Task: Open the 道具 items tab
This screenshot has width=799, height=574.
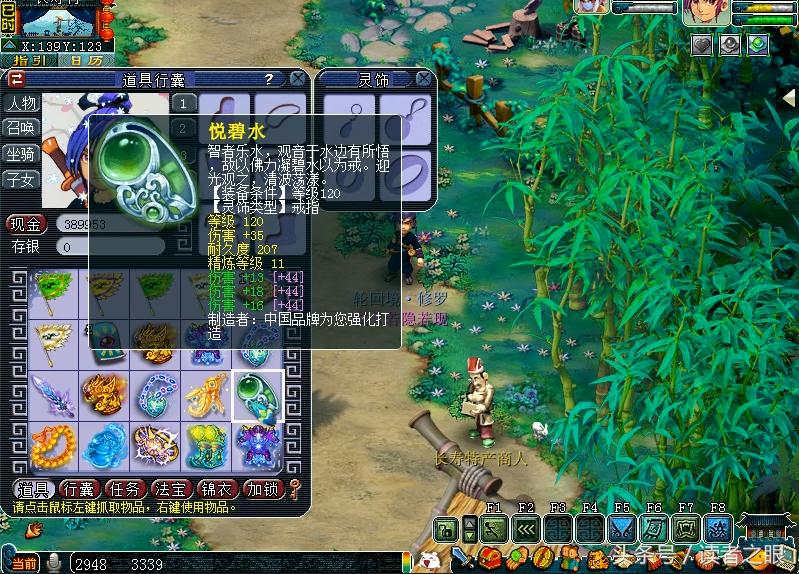Action: 33,489
